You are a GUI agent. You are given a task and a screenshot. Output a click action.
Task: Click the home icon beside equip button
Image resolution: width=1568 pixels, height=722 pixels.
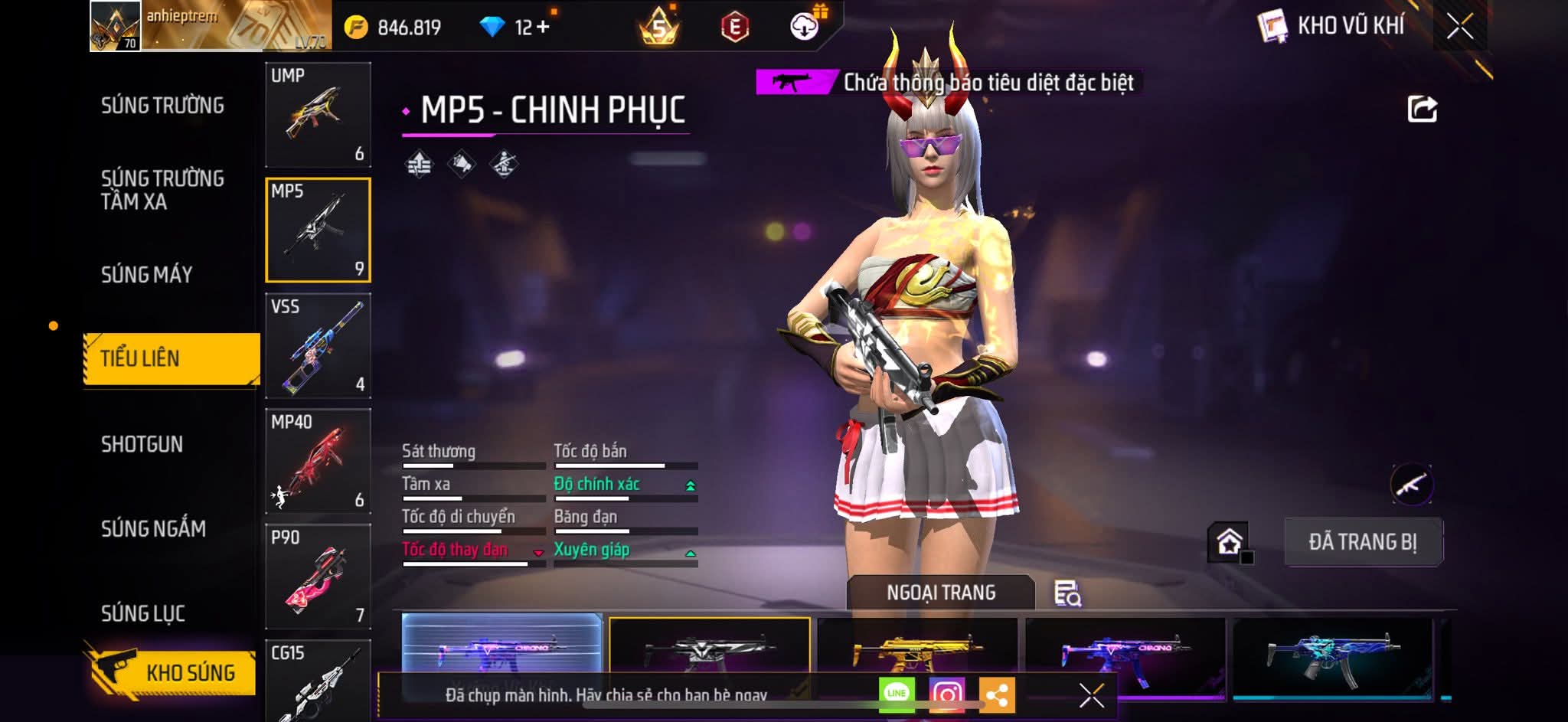pos(1229,542)
